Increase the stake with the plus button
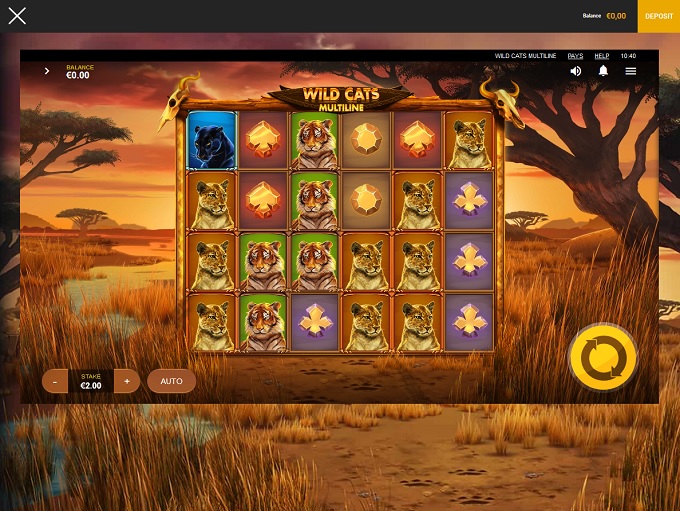 click(127, 381)
